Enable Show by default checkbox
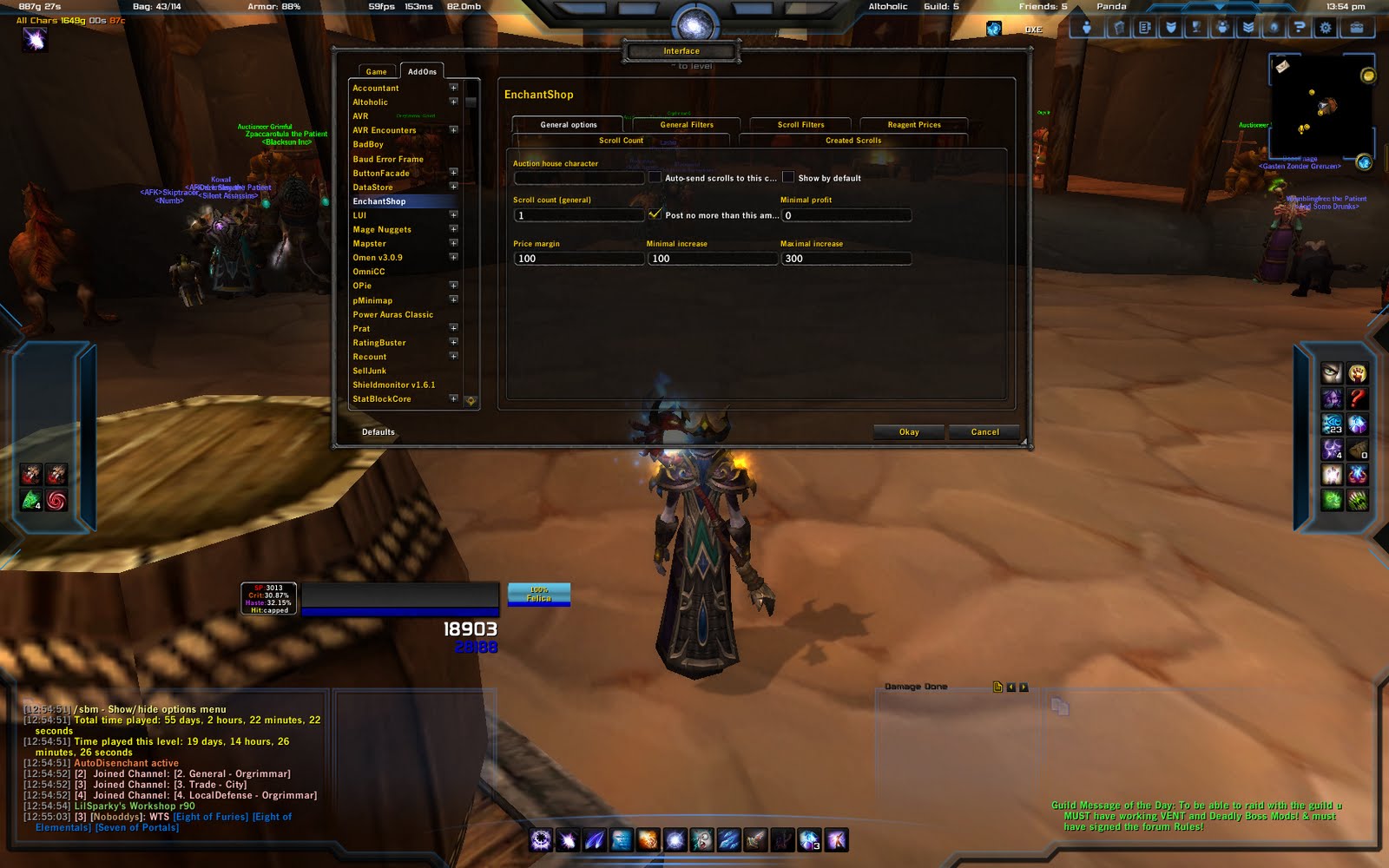This screenshot has width=1389, height=868. (787, 176)
